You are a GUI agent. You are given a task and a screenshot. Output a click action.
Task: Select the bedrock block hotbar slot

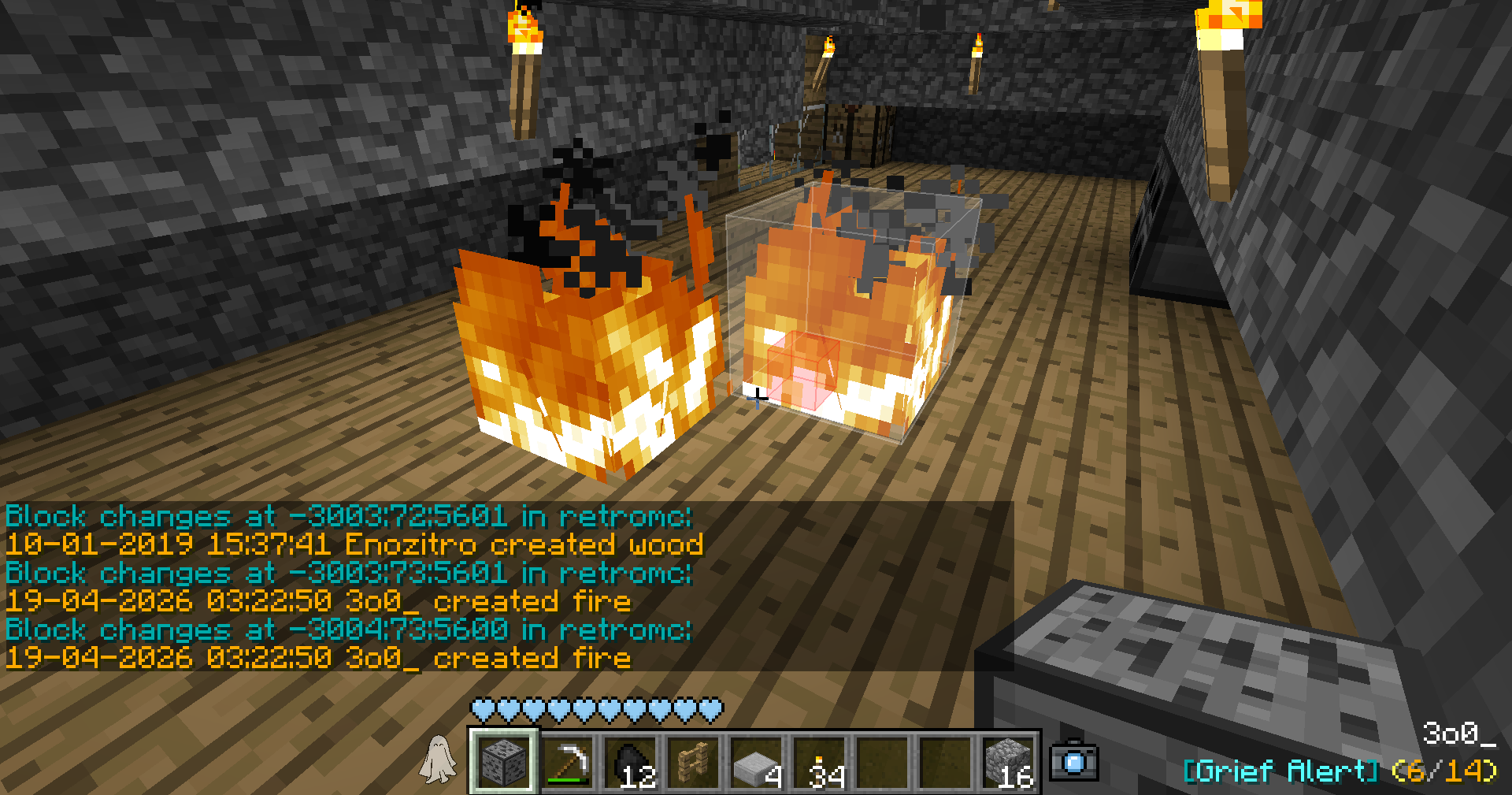click(x=503, y=762)
